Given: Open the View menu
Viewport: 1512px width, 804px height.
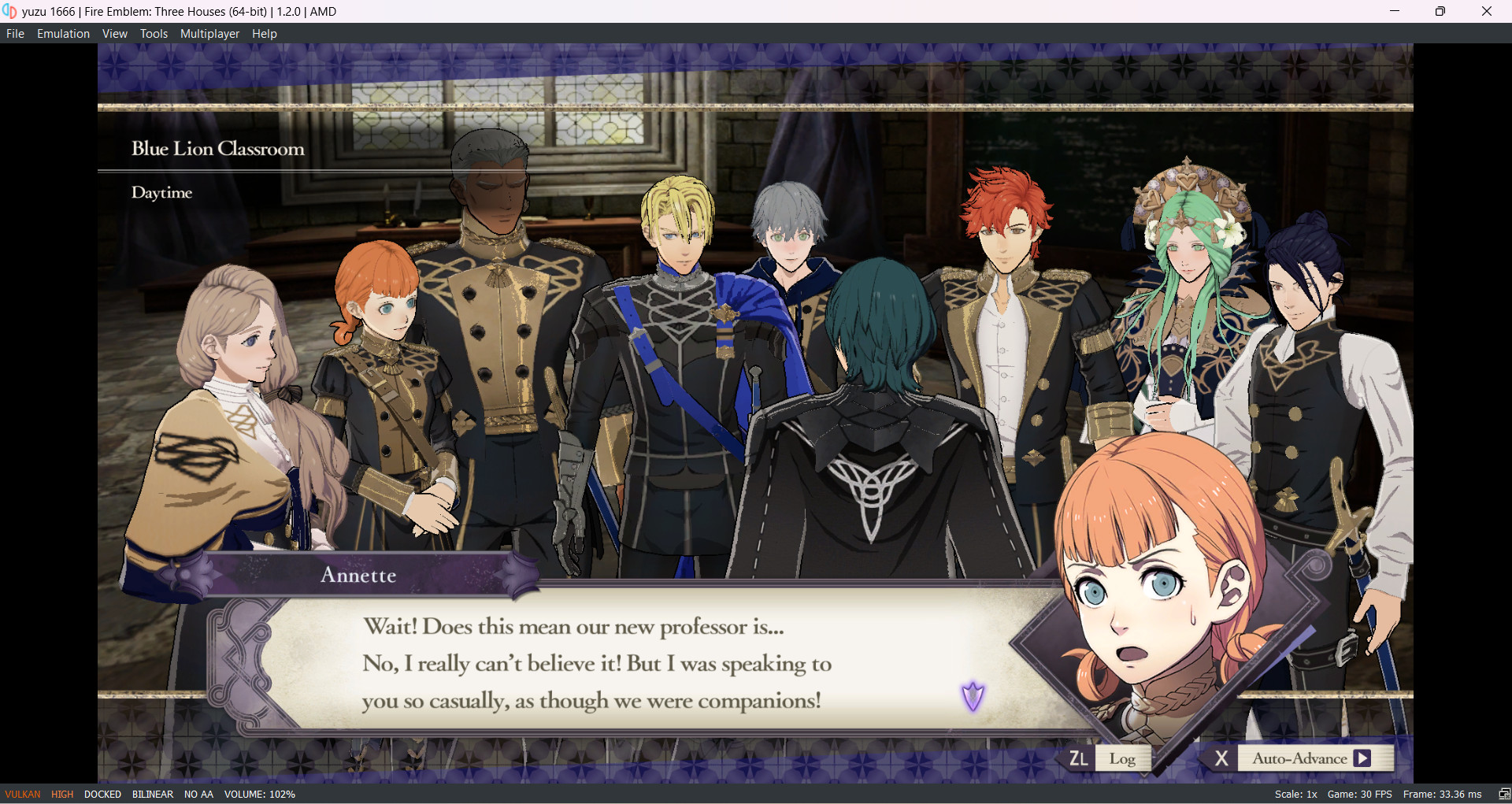Looking at the screenshot, I should (x=115, y=33).
